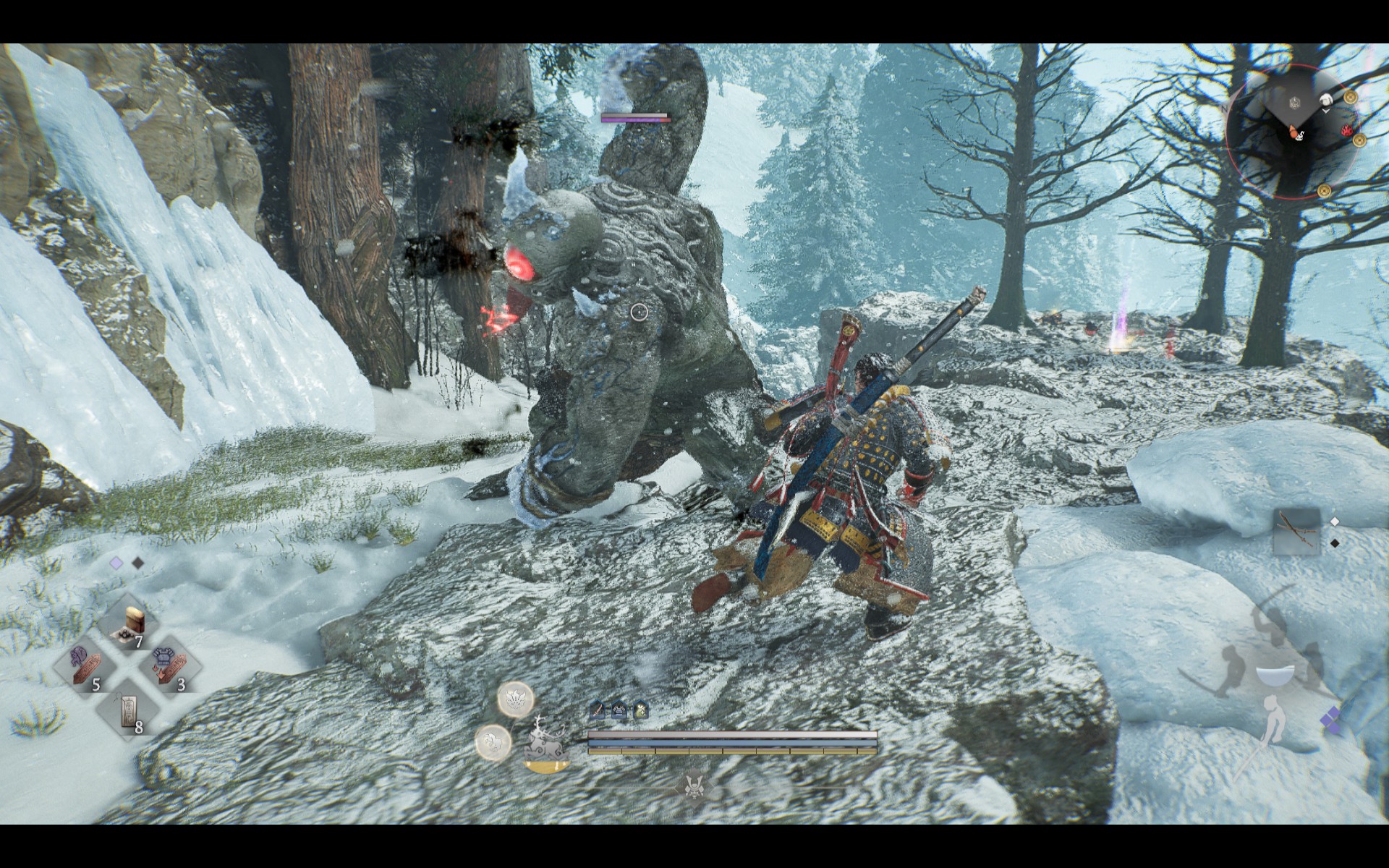Click the red flame marker on minimap

click(x=1347, y=130)
